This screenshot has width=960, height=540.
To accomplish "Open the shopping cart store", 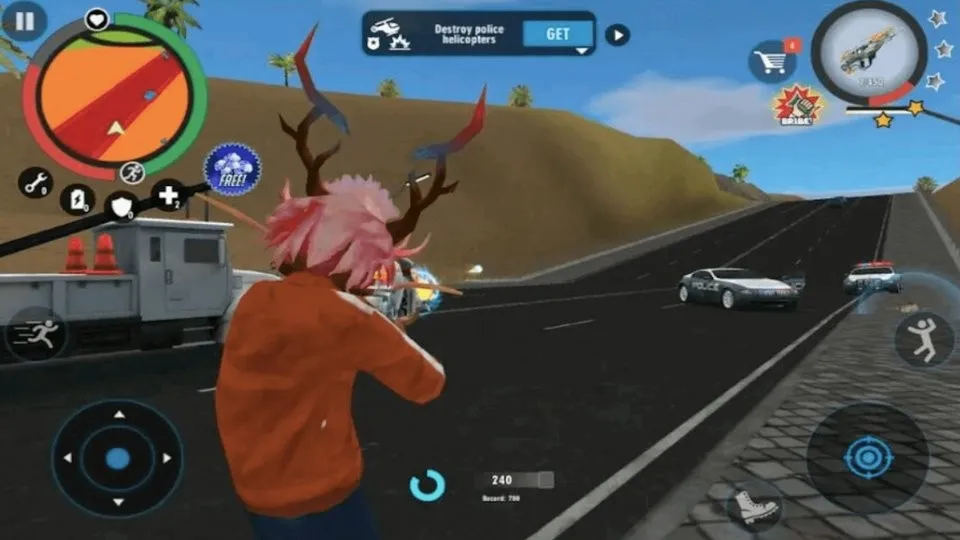I will pos(771,62).
